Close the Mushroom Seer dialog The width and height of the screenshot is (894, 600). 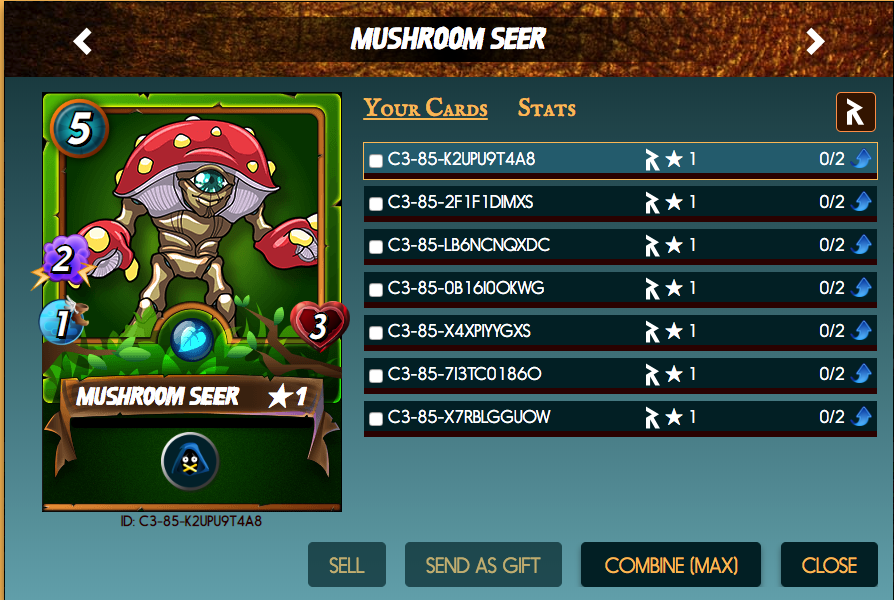coord(829,565)
